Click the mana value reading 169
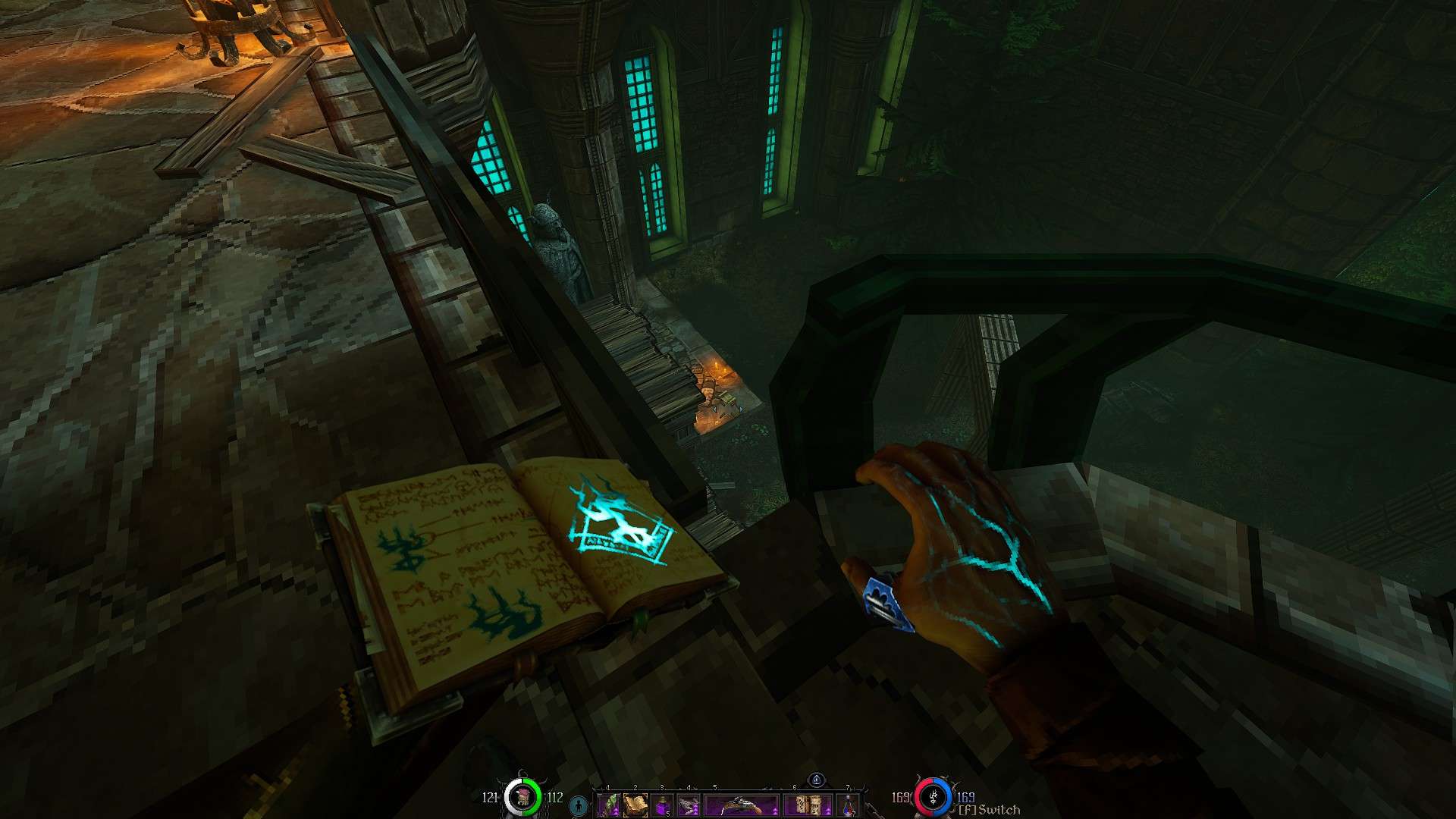The width and height of the screenshot is (1456, 819). (966, 798)
